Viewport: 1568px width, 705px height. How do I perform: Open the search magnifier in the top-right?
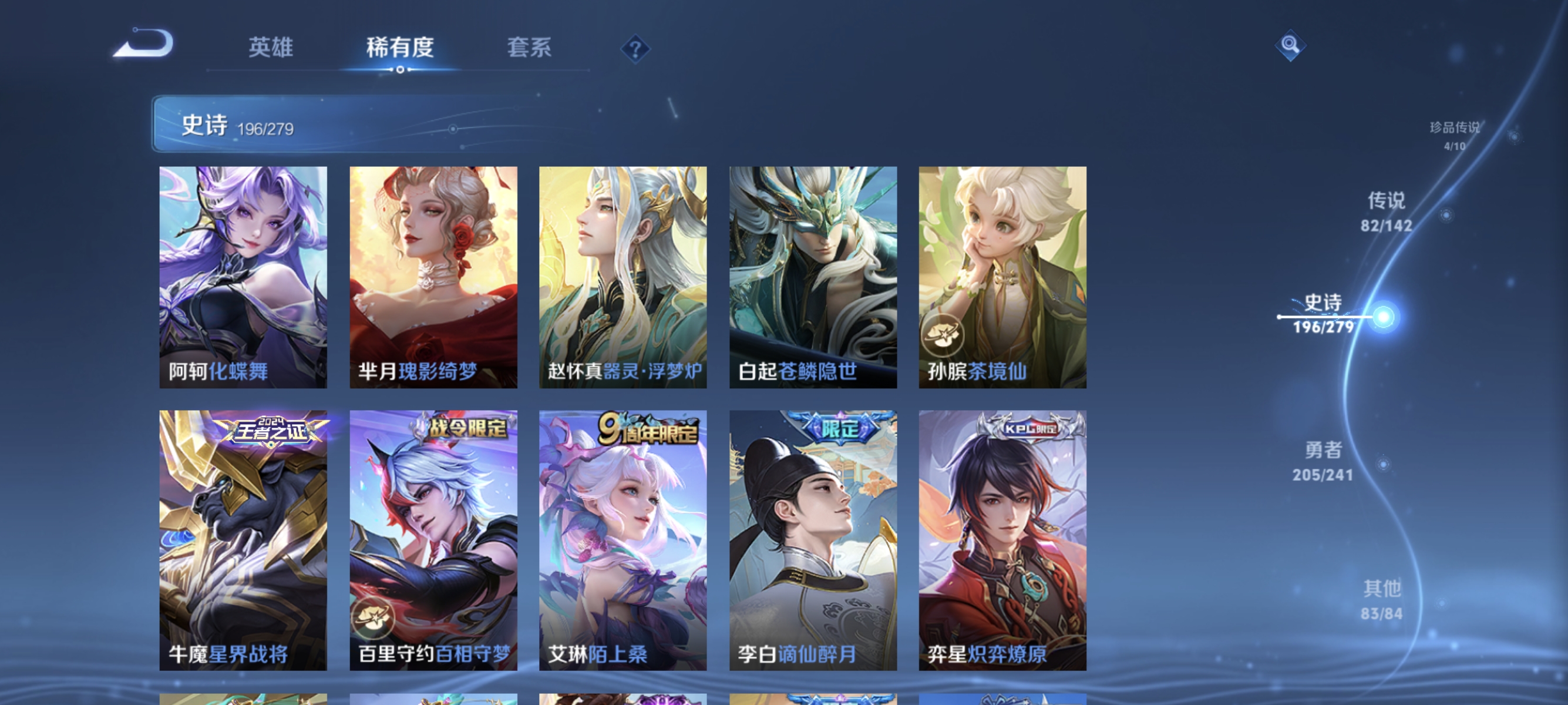[x=1290, y=45]
